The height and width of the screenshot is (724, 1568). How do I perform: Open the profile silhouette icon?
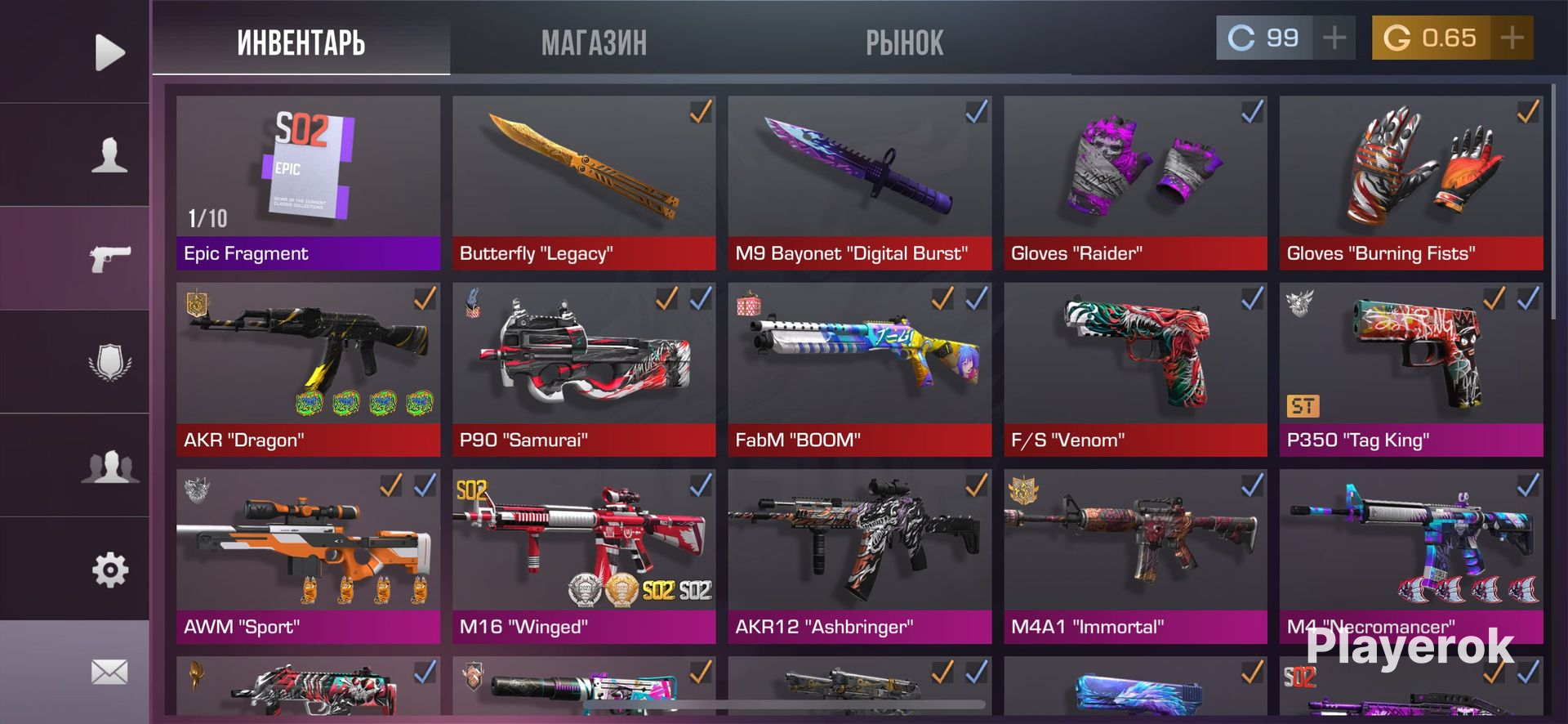109,154
